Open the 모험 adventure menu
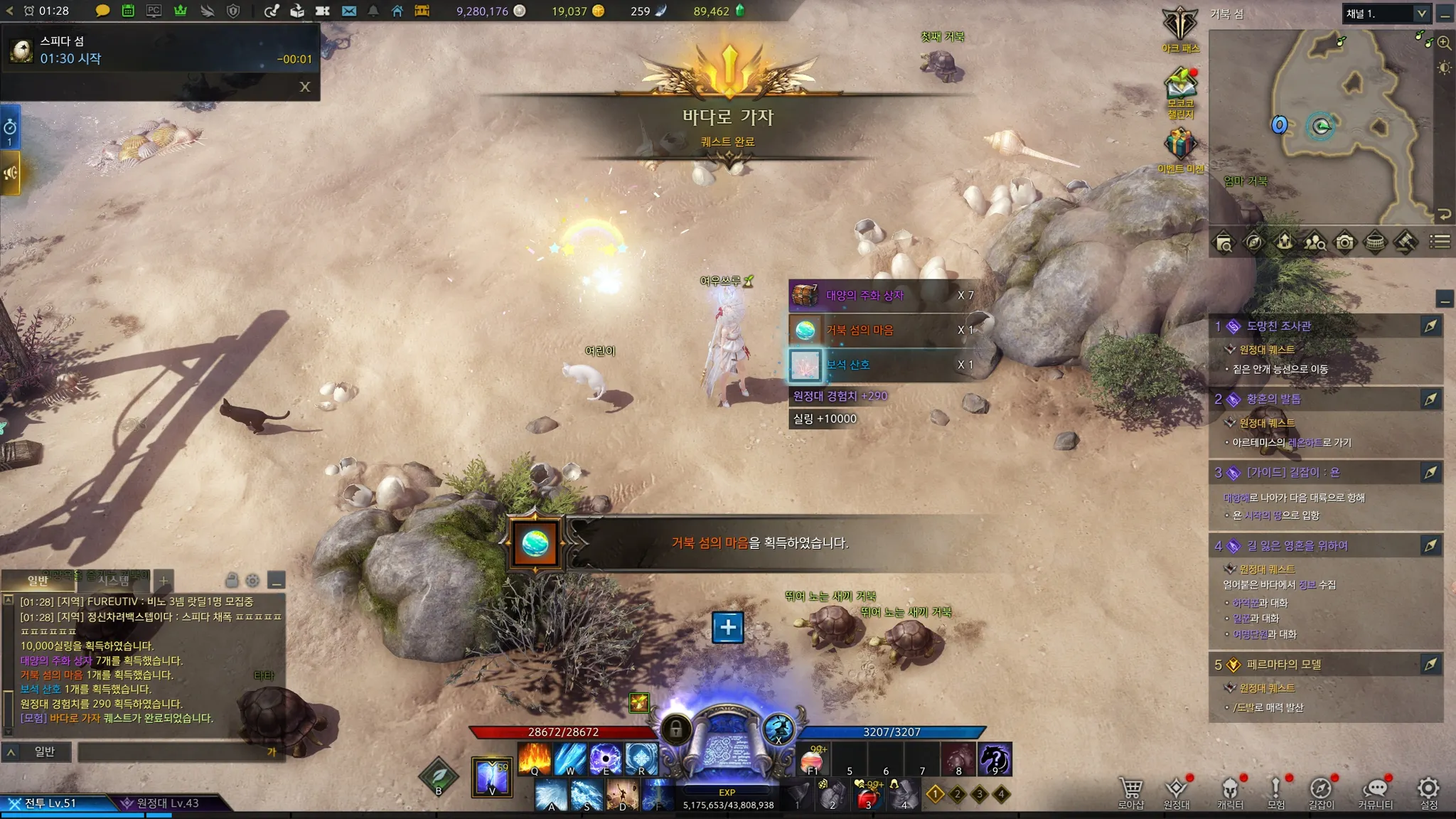 click(1275, 789)
